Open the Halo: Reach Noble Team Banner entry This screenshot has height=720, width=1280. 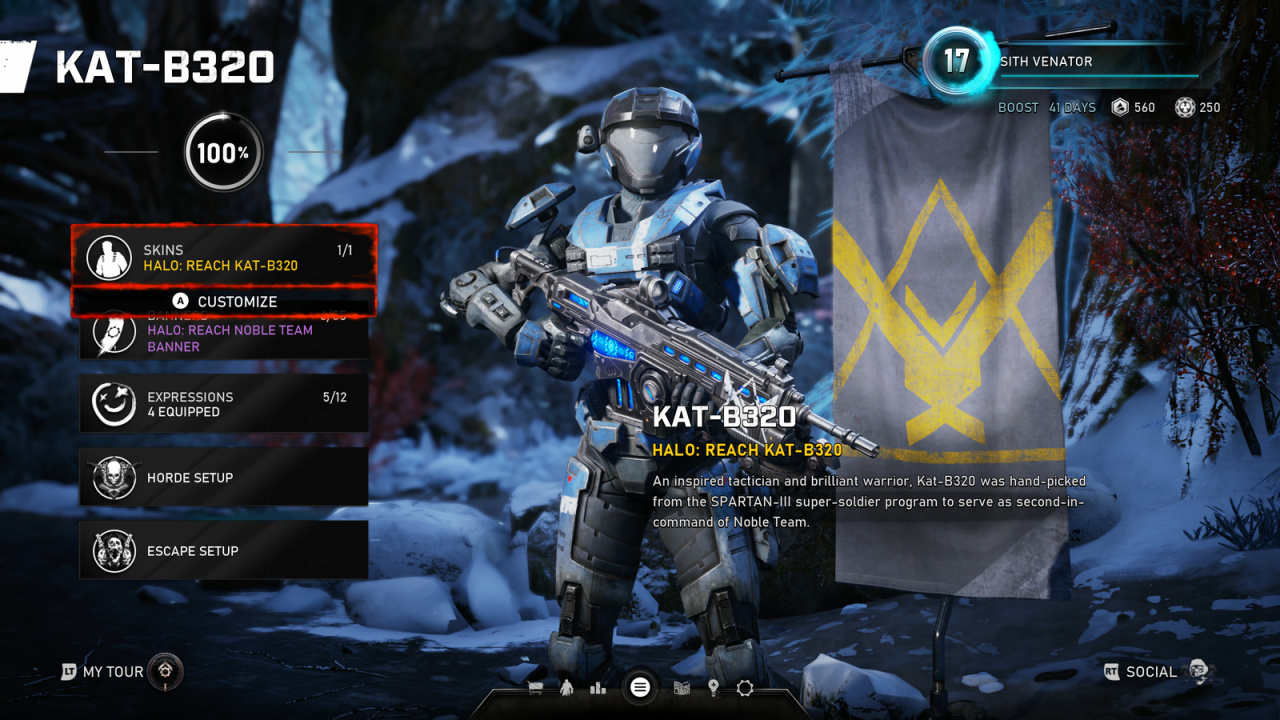tap(224, 338)
